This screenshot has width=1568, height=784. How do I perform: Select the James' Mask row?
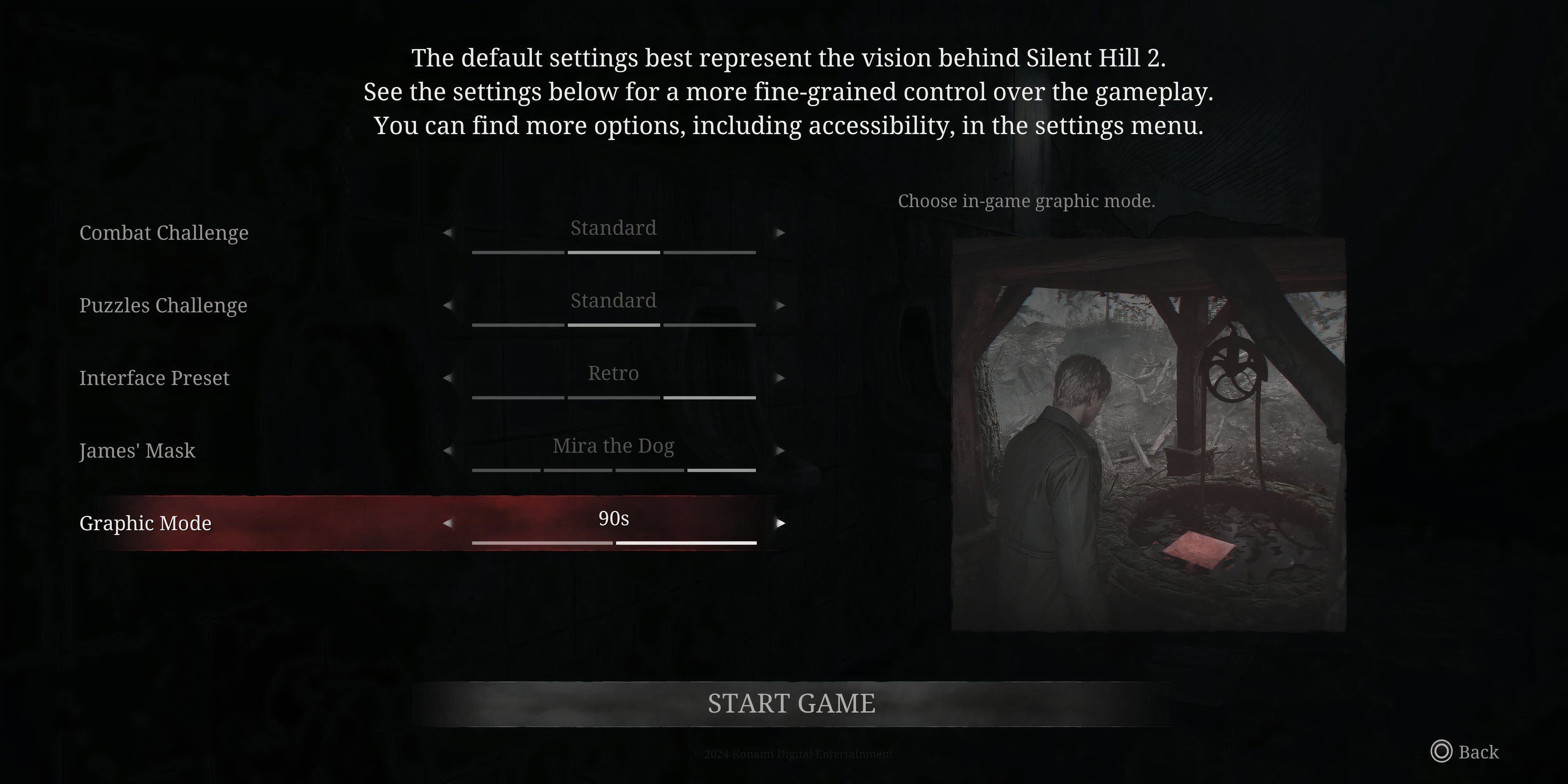coord(137,451)
